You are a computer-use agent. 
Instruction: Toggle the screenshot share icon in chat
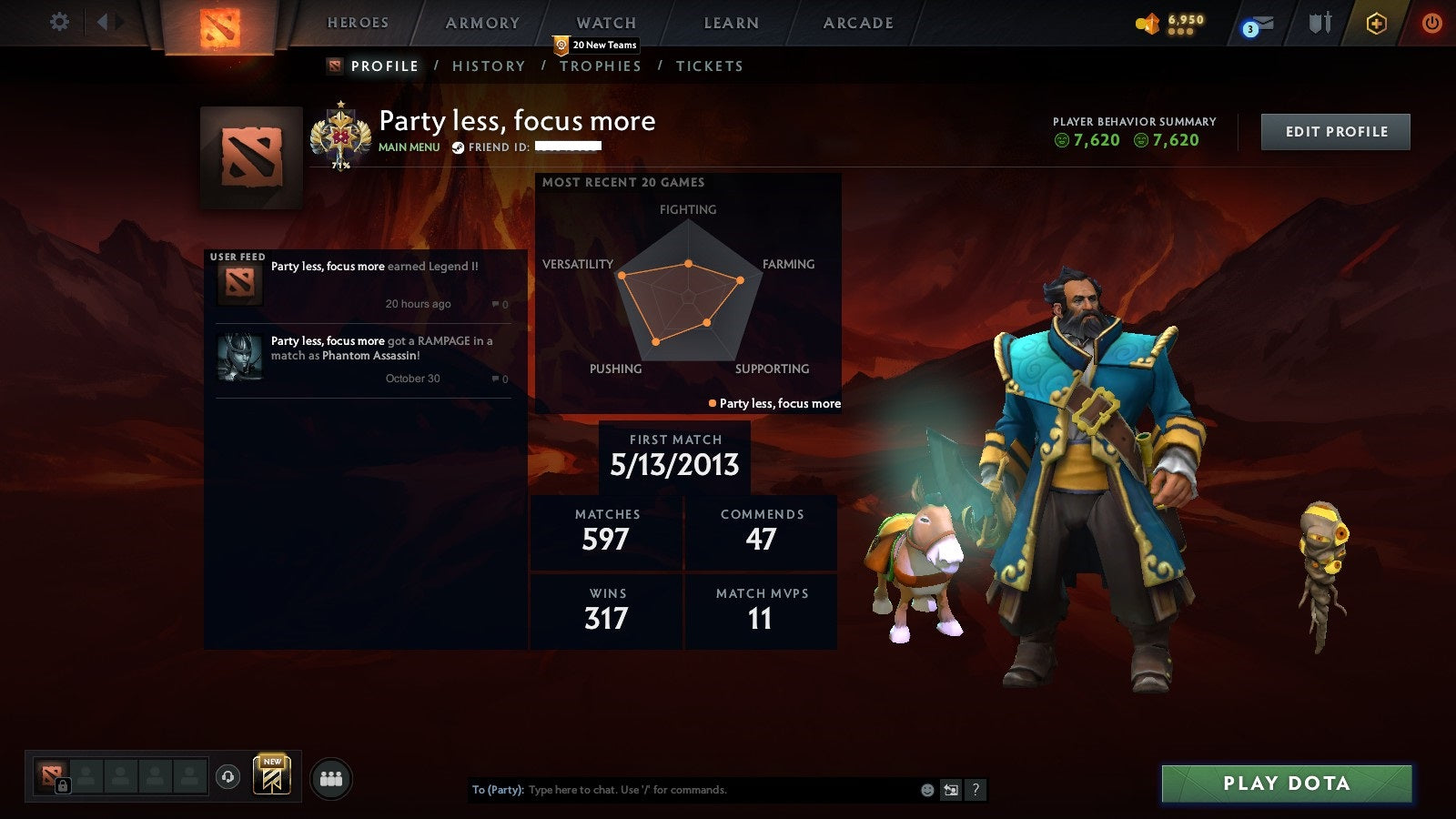(951, 790)
